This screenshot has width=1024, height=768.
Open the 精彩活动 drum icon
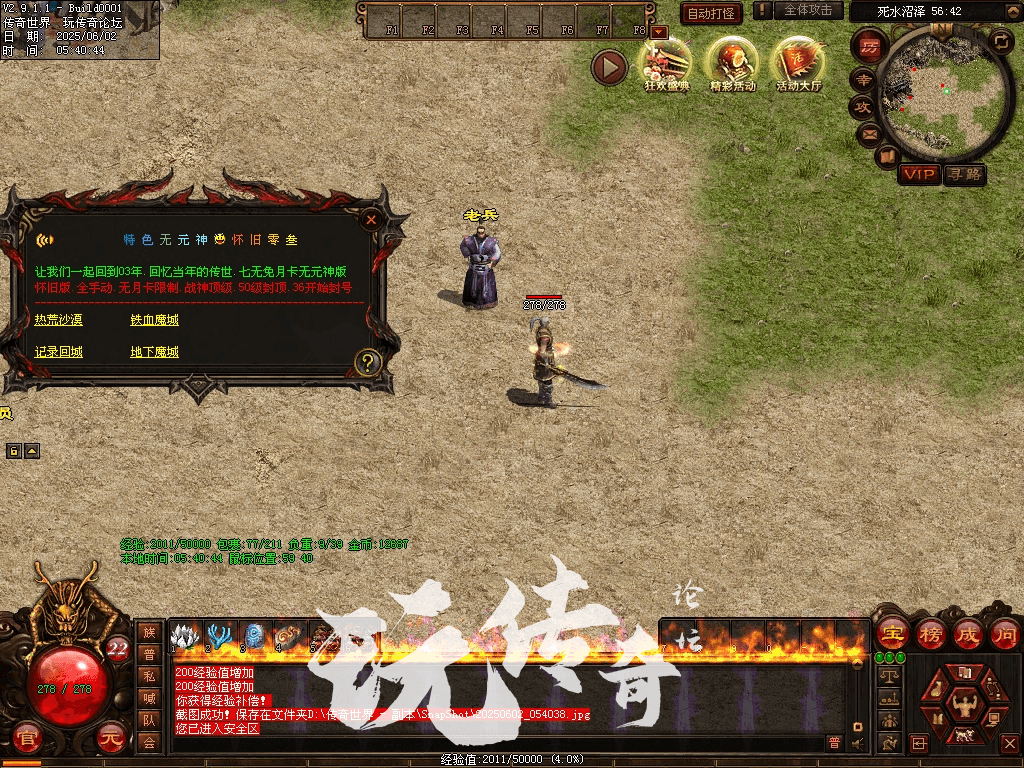point(733,63)
